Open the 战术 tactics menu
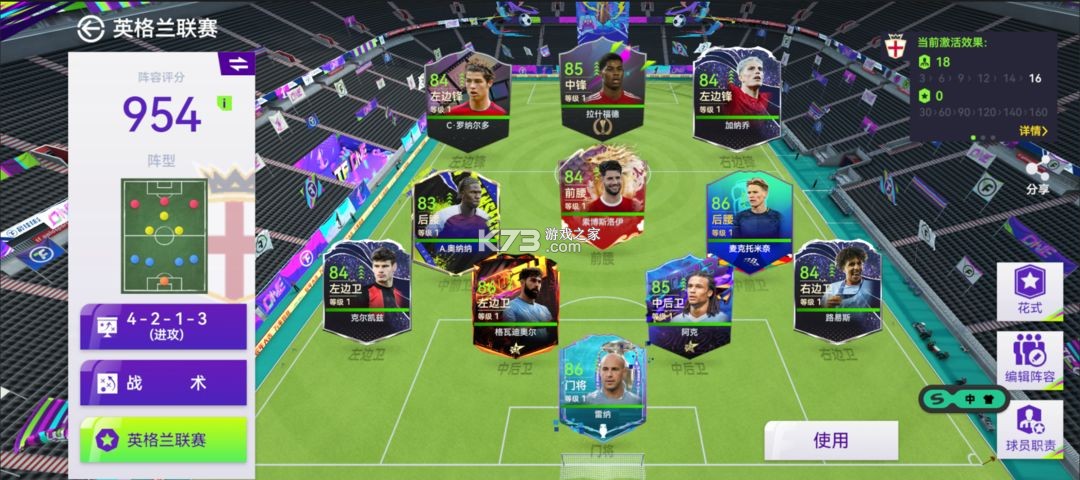1080x480 pixels. point(163,383)
